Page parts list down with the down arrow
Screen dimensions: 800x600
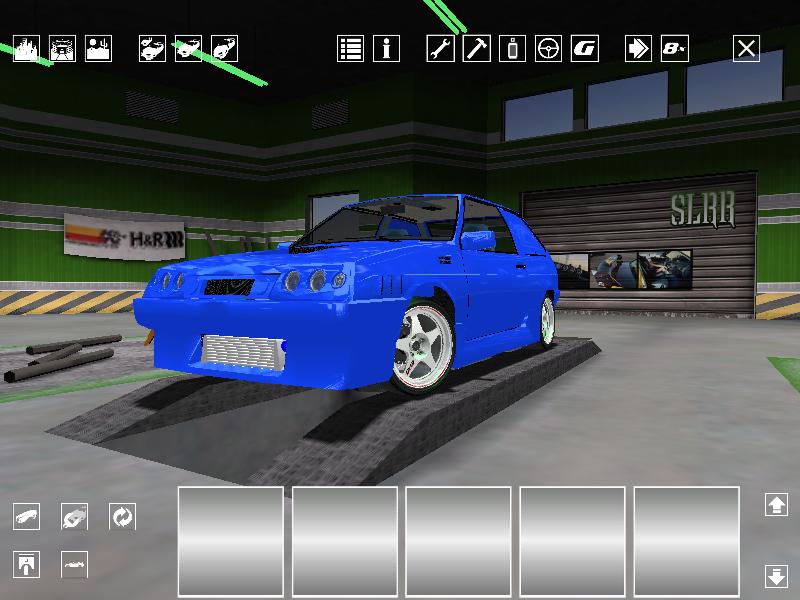[776, 575]
